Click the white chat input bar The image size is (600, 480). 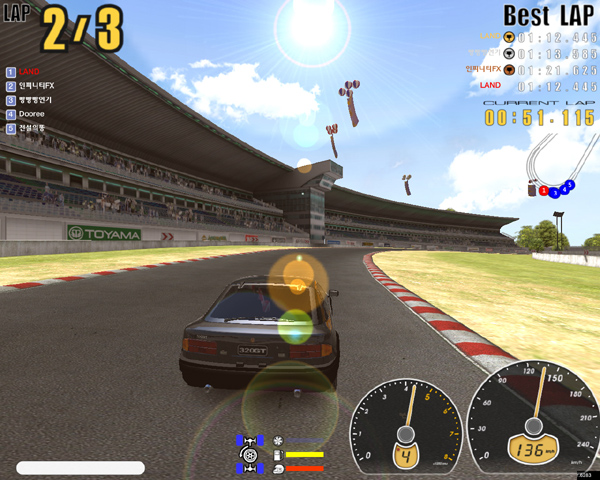pyautogui.click(x=80, y=467)
